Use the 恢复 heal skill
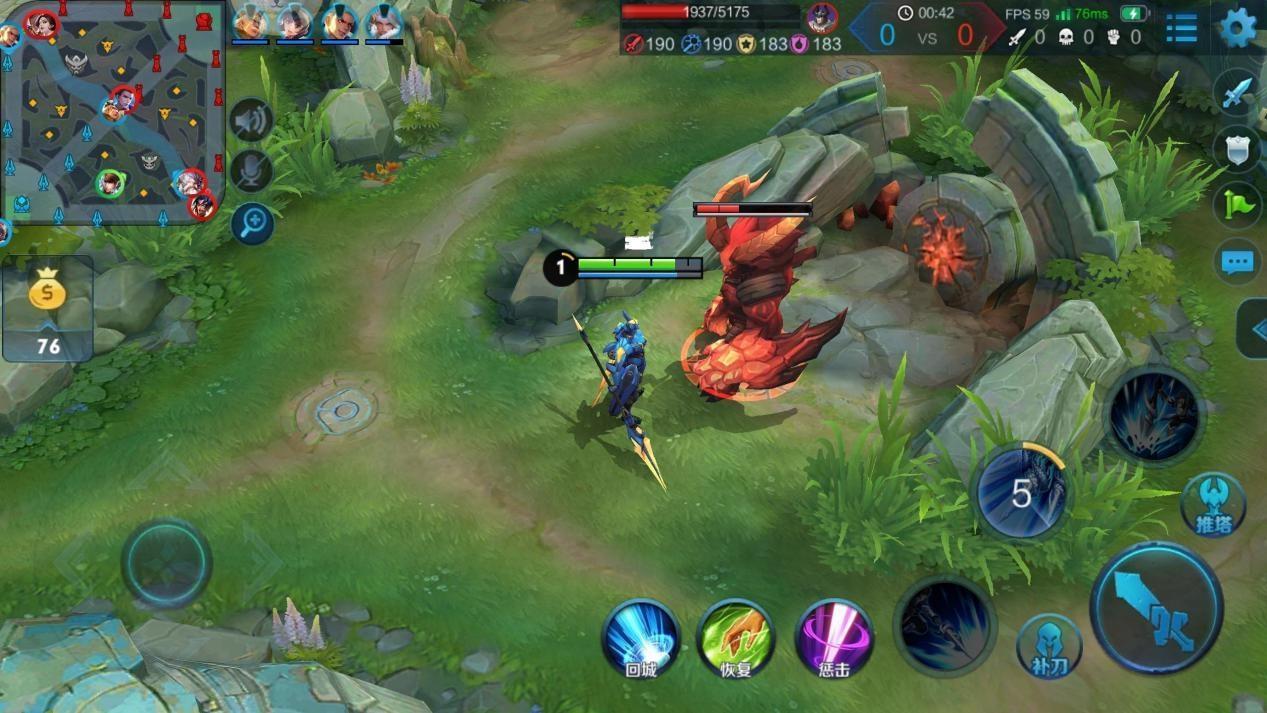Viewport: 1267px width, 713px height. [x=737, y=640]
